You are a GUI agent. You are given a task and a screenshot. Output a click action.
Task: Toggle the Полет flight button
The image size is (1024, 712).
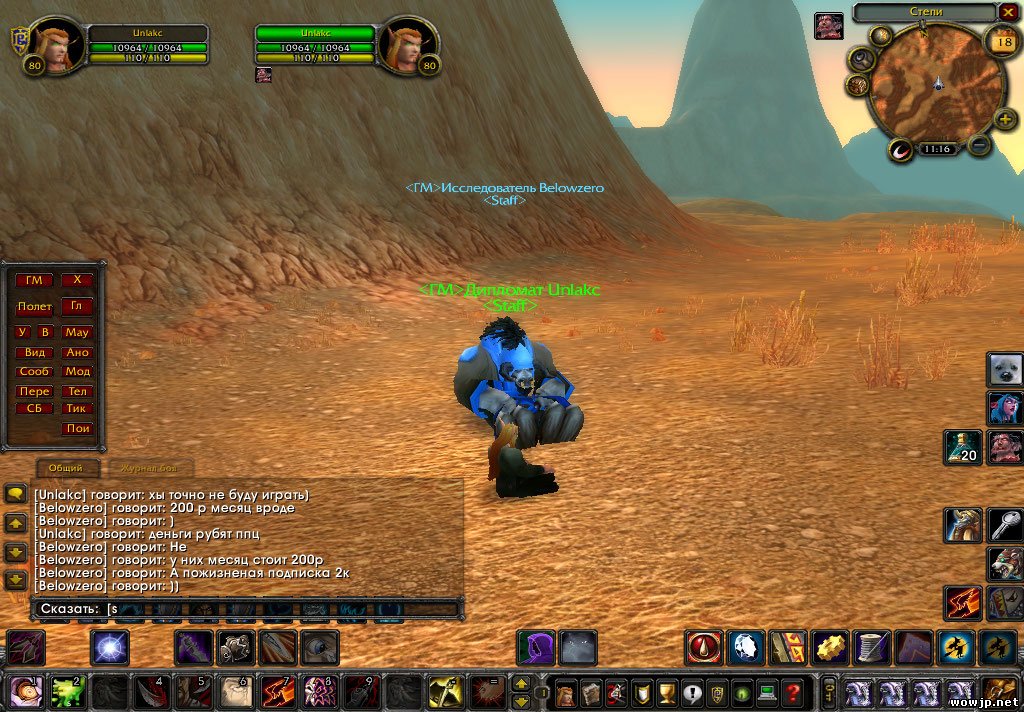(x=34, y=308)
